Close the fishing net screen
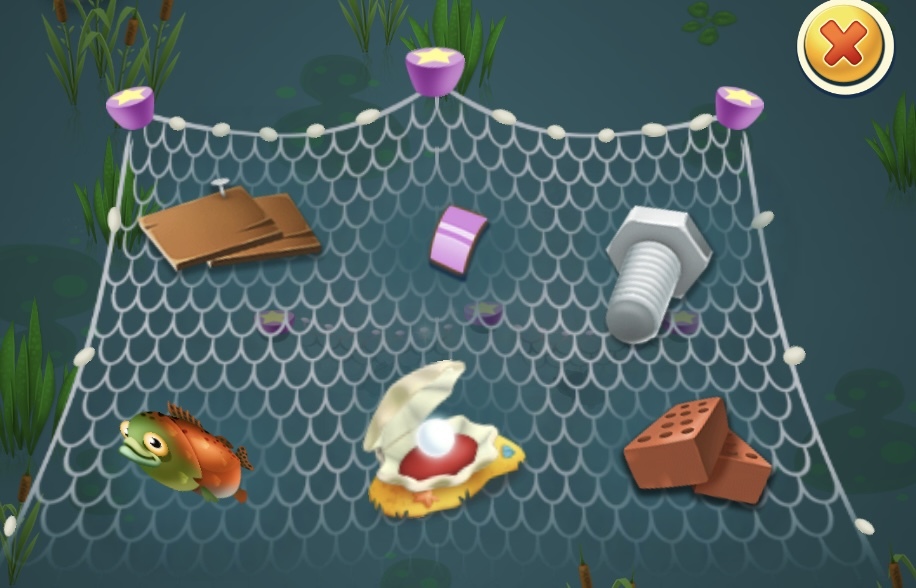Viewport: 916px width, 588px height. pos(844,45)
